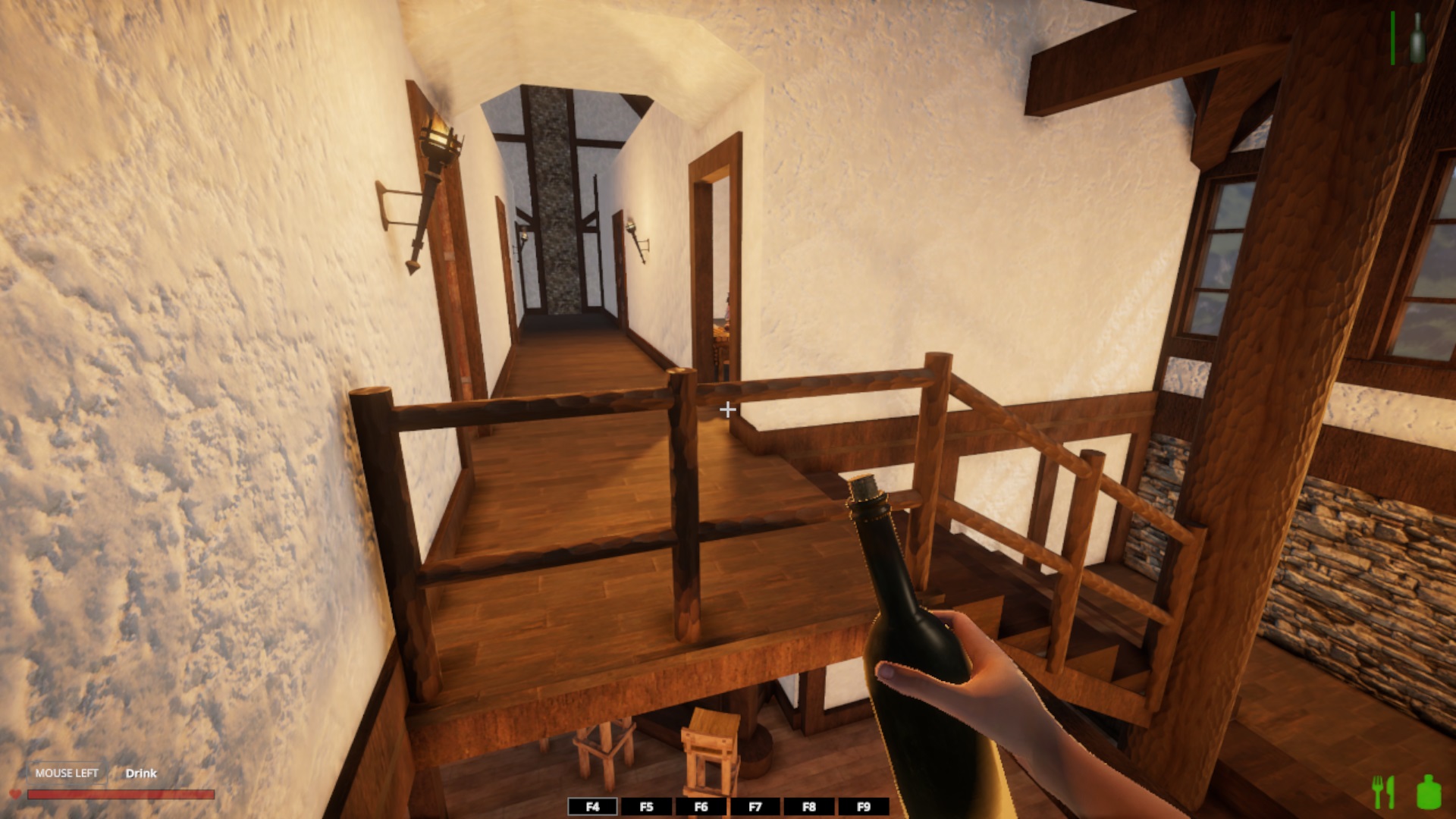Activate the F6 hotbar slot
1456x819 pixels.
click(701, 807)
